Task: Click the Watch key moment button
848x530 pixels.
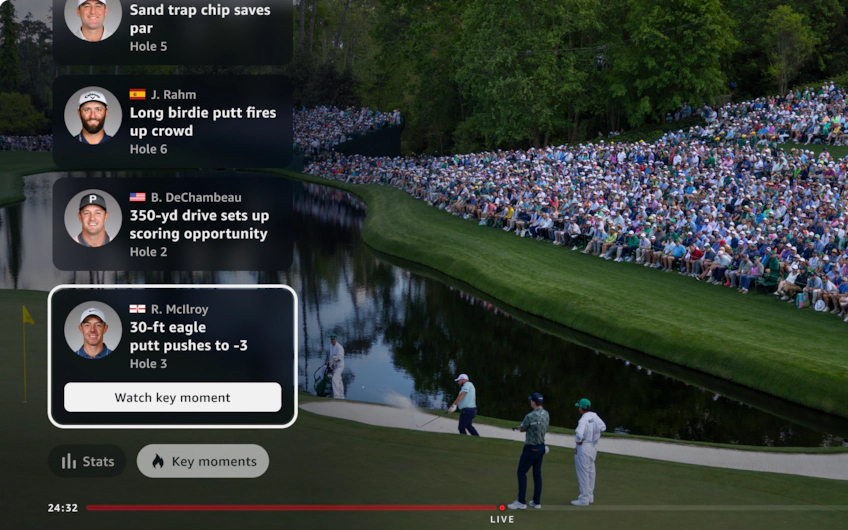Action: point(172,397)
